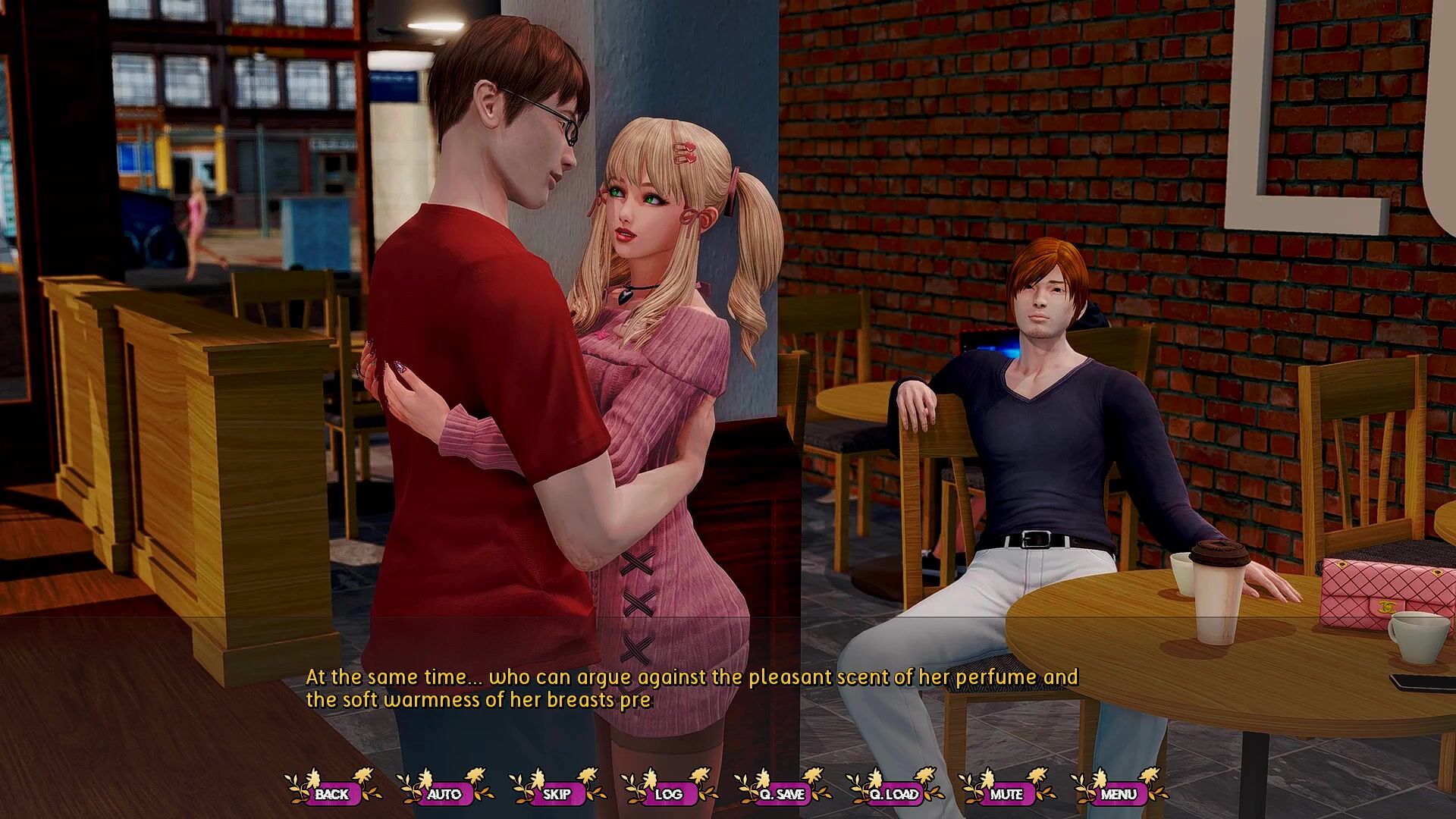Enable Auto dialogue advance
Image resolution: width=1456 pixels, height=819 pixels.
(x=444, y=794)
